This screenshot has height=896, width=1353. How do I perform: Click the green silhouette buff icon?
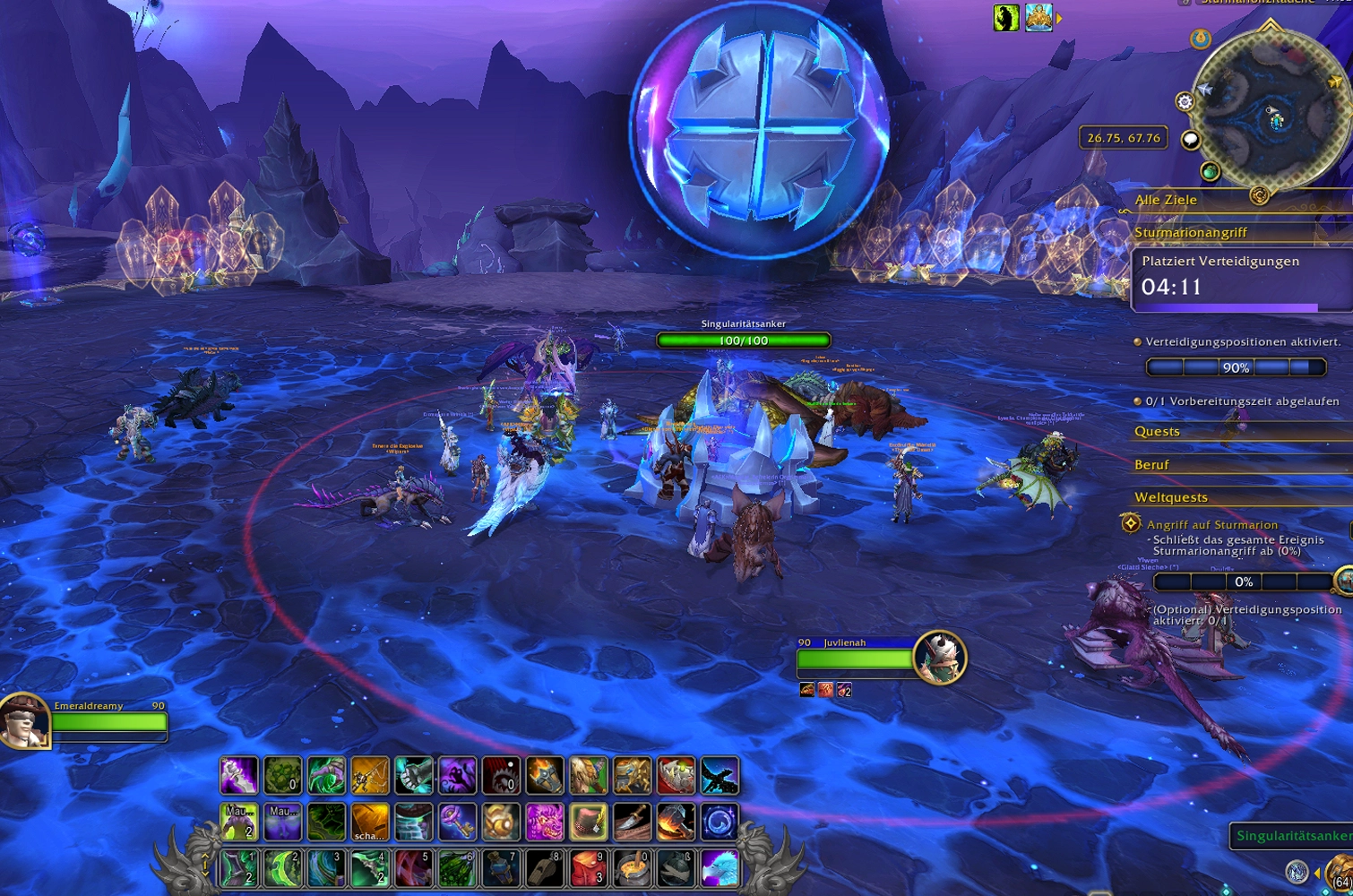click(x=1006, y=18)
